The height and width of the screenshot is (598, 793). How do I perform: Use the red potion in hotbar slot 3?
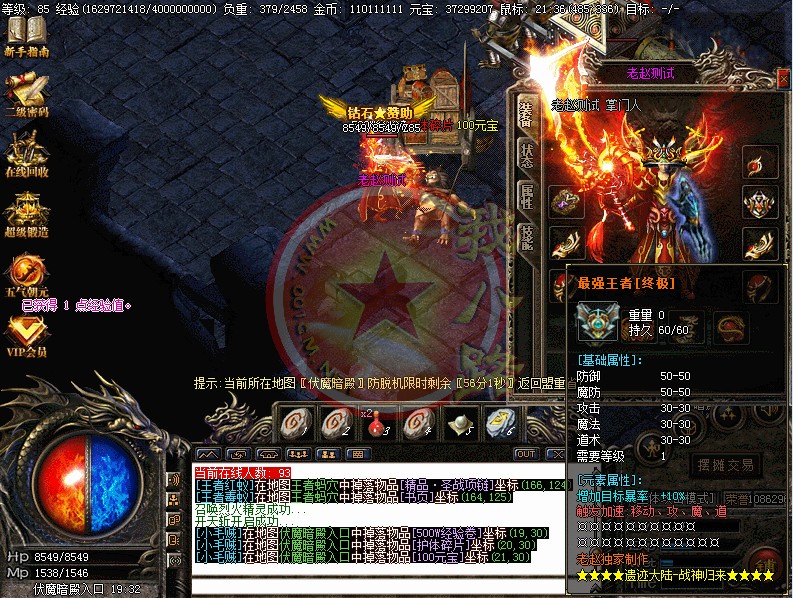[x=377, y=424]
